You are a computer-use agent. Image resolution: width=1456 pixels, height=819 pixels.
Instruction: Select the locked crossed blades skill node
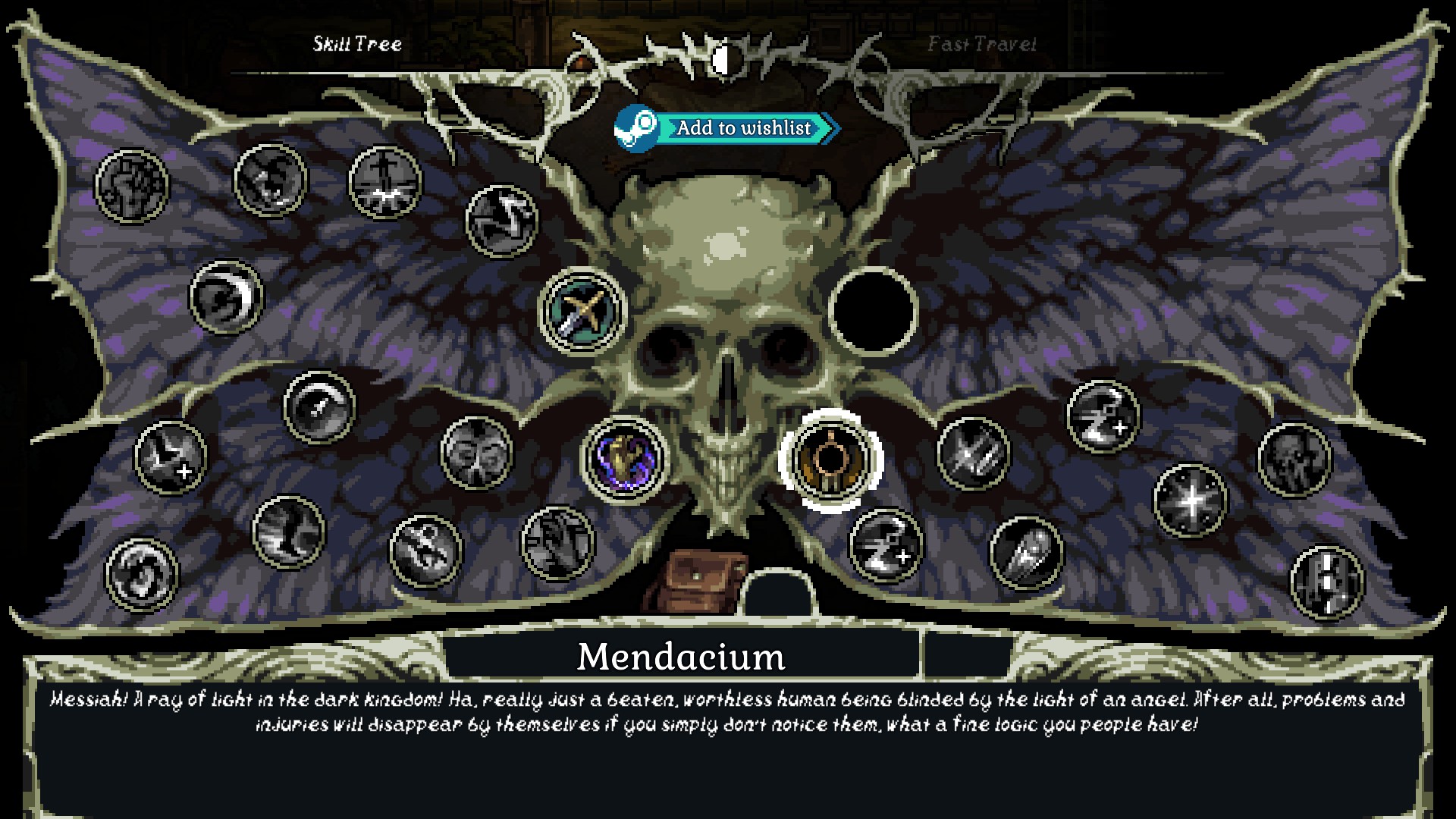tap(974, 453)
